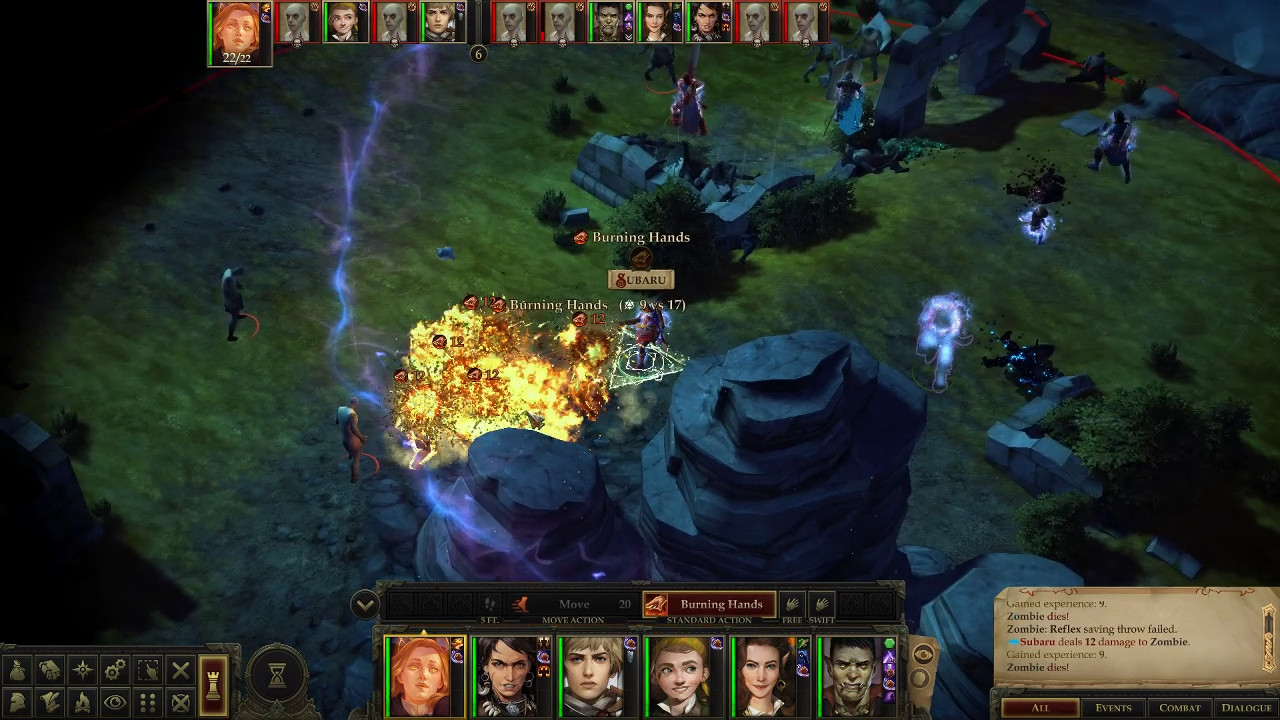
Task: Switch combat log to Combat tab
Action: pyautogui.click(x=1179, y=708)
